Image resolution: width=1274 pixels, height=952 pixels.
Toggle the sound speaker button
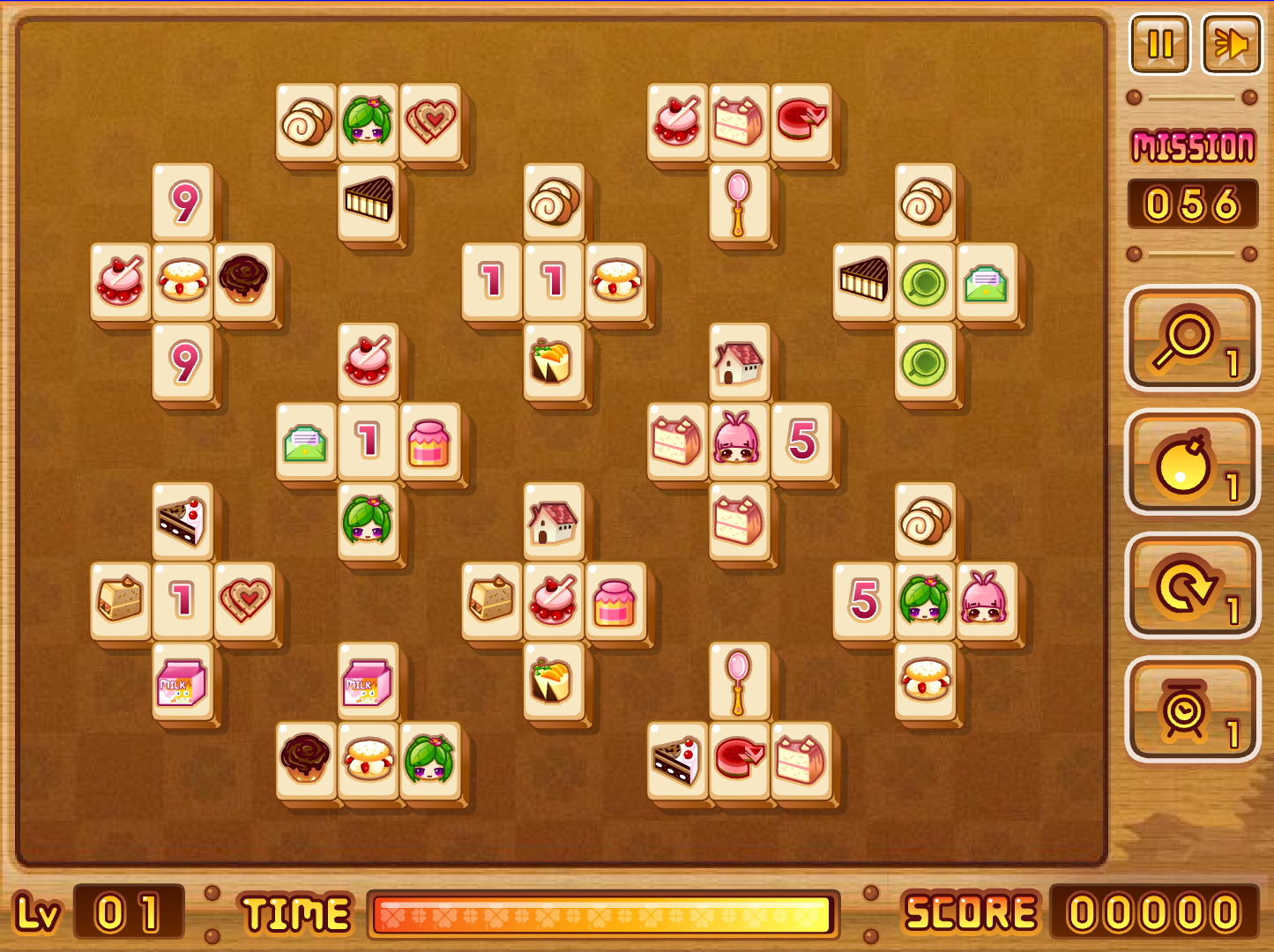(x=1232, y=43)
